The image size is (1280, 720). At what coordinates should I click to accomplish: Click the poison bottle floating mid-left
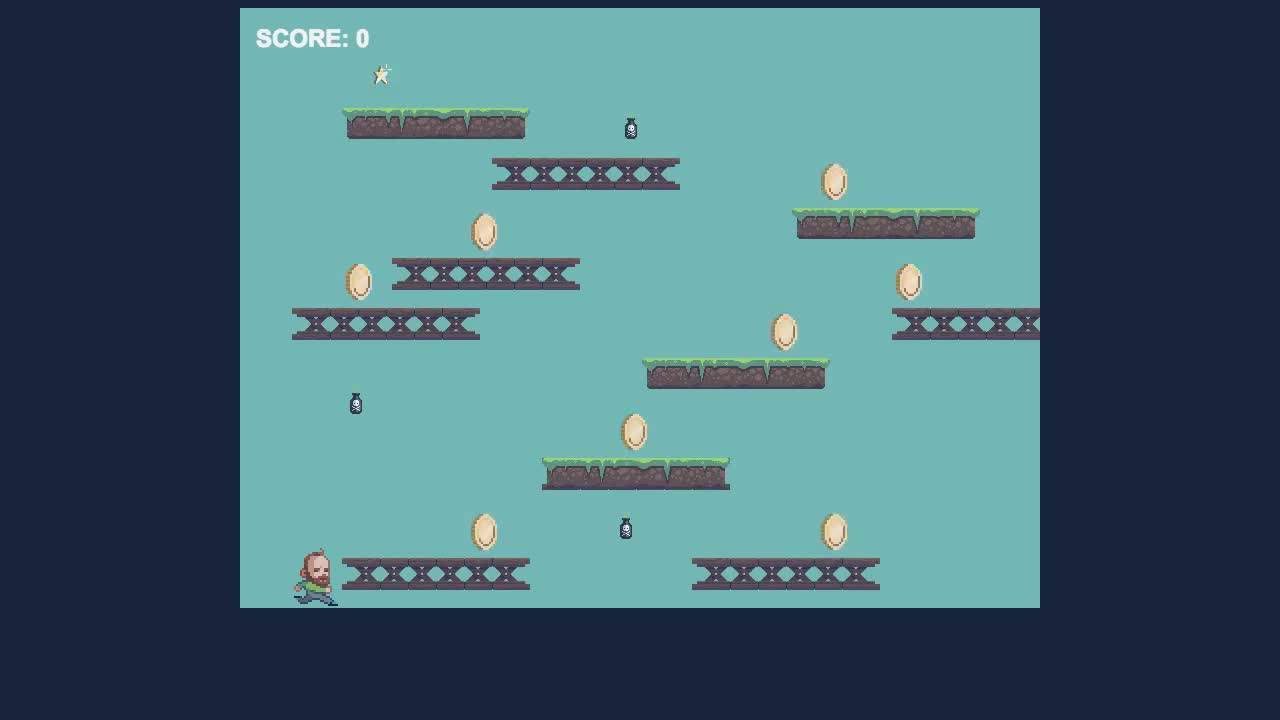(356, 403)
